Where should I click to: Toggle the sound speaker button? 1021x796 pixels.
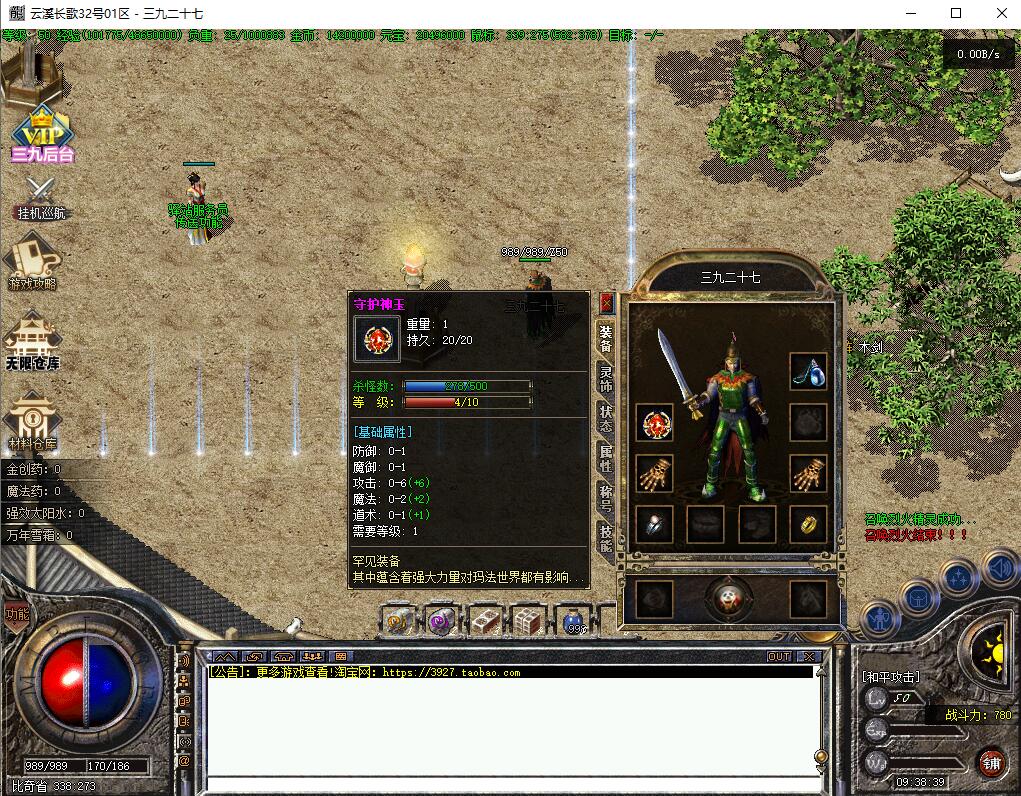pos(998,569)
